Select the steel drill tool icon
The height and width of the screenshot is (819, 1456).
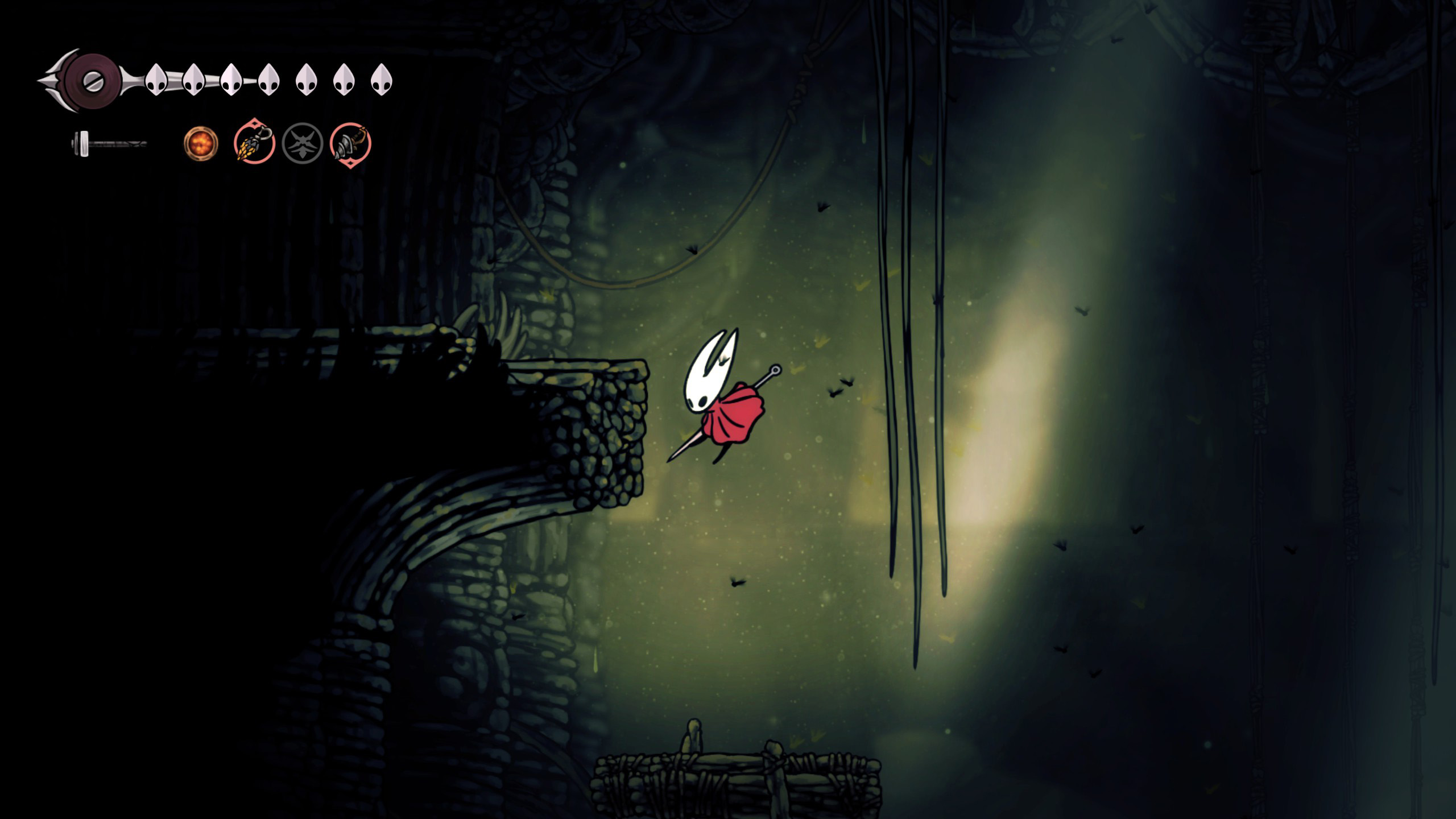click(x=350, y=144)
